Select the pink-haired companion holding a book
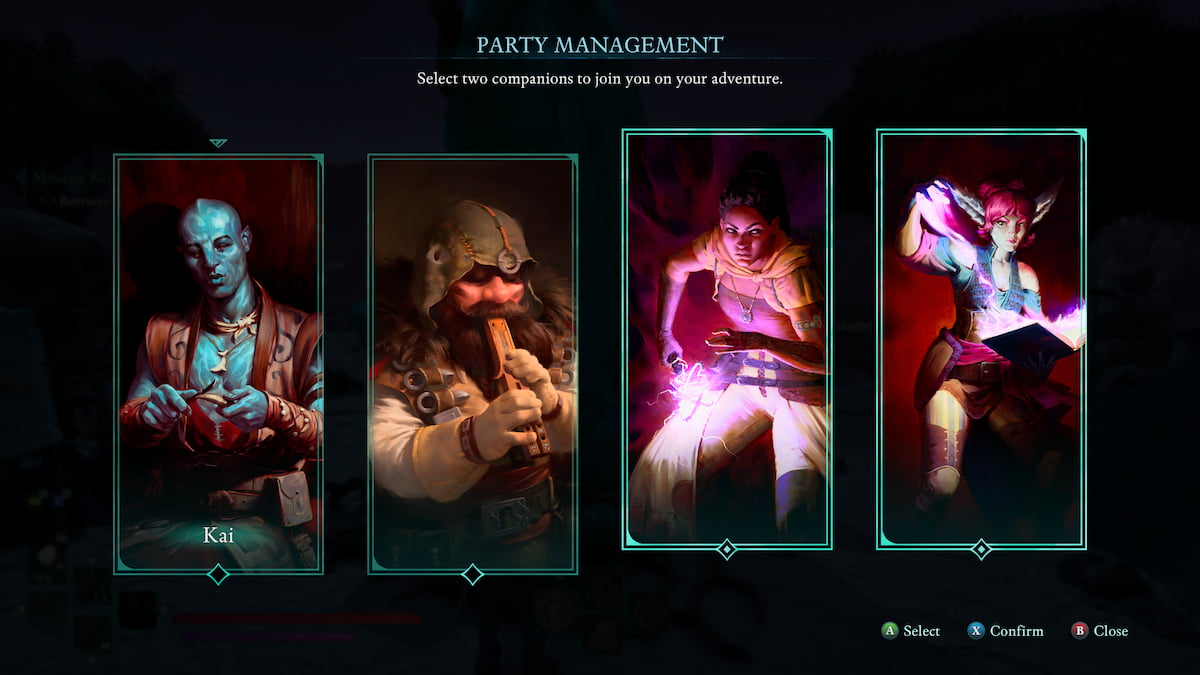The height and width of the screenshot is (675, 1200). click(981, 339)
